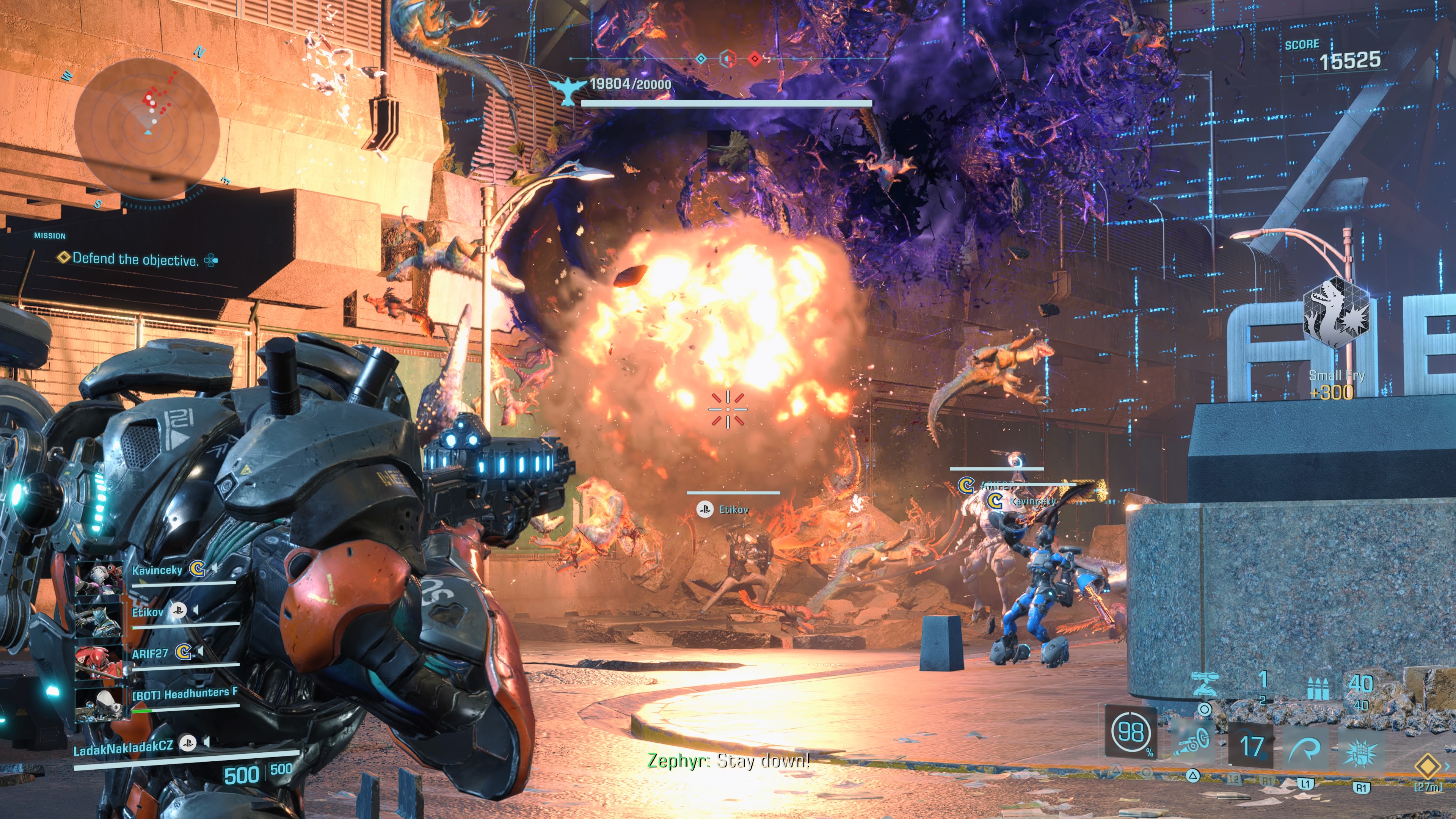Click the Capcom icon beside ARIF27's name
The image size is (1456, 819).
click(182, 652)
